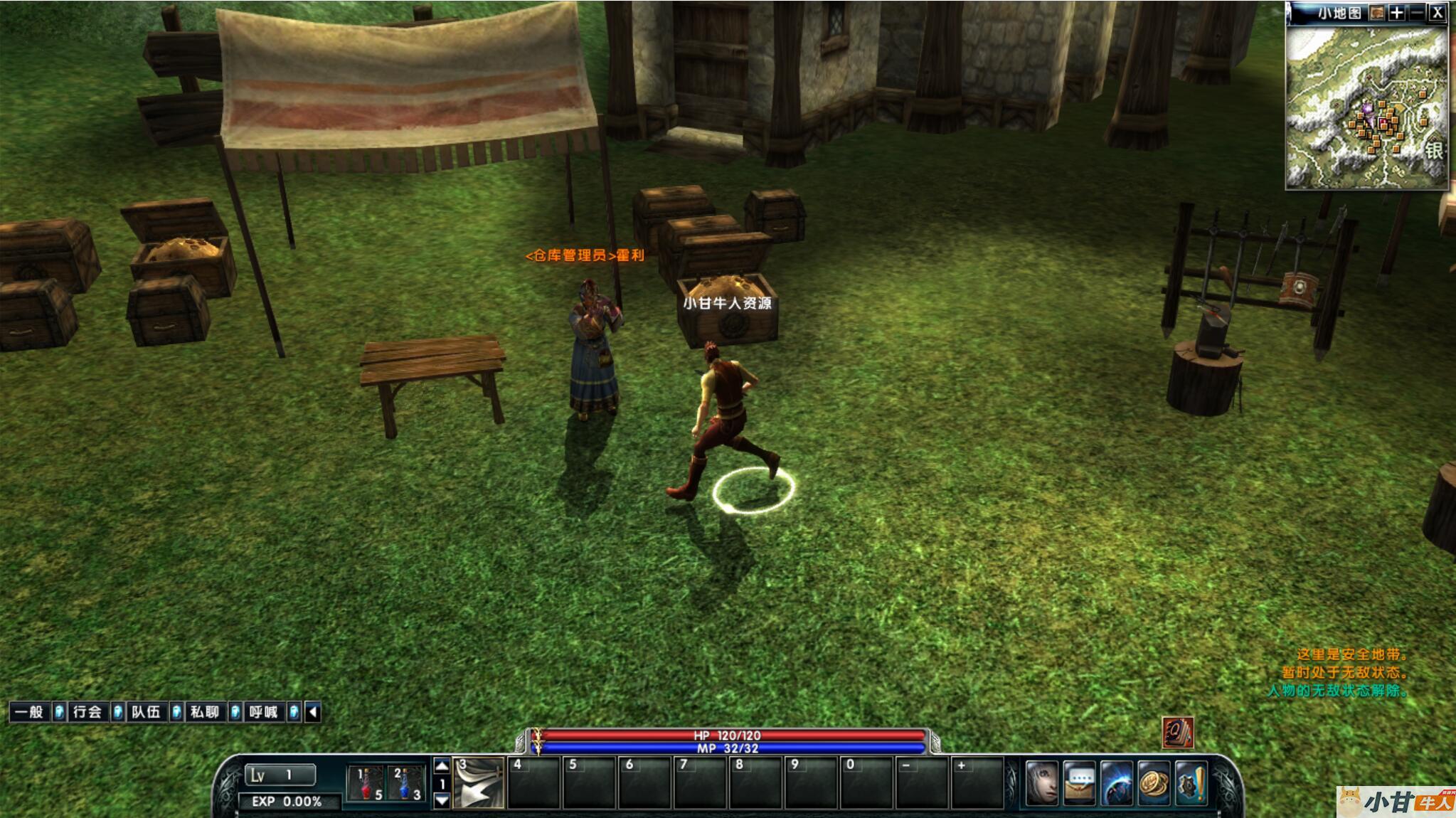
Task: Switch to the 一般 general chat tab
Action: tap(29, 712)
